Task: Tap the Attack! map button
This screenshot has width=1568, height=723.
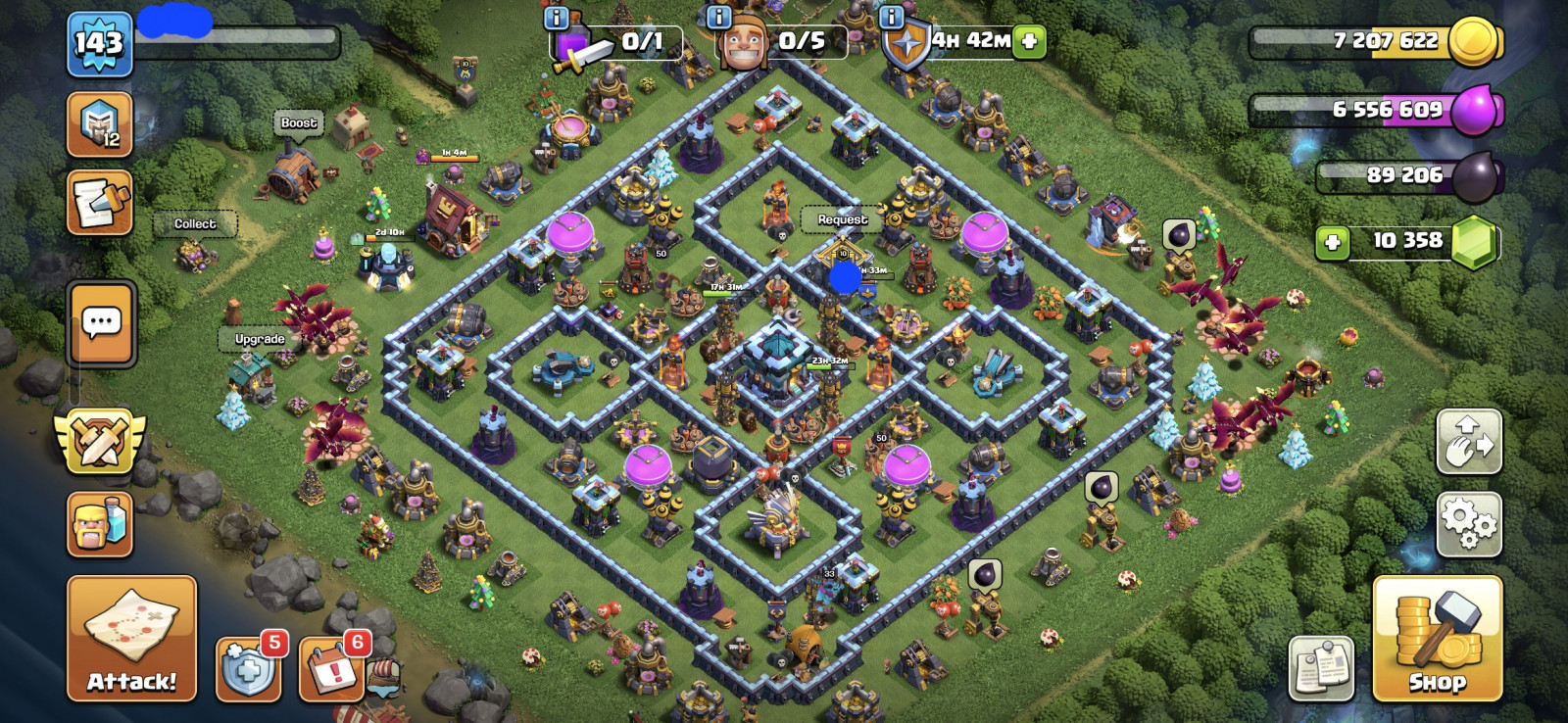Action: (131, 638)
